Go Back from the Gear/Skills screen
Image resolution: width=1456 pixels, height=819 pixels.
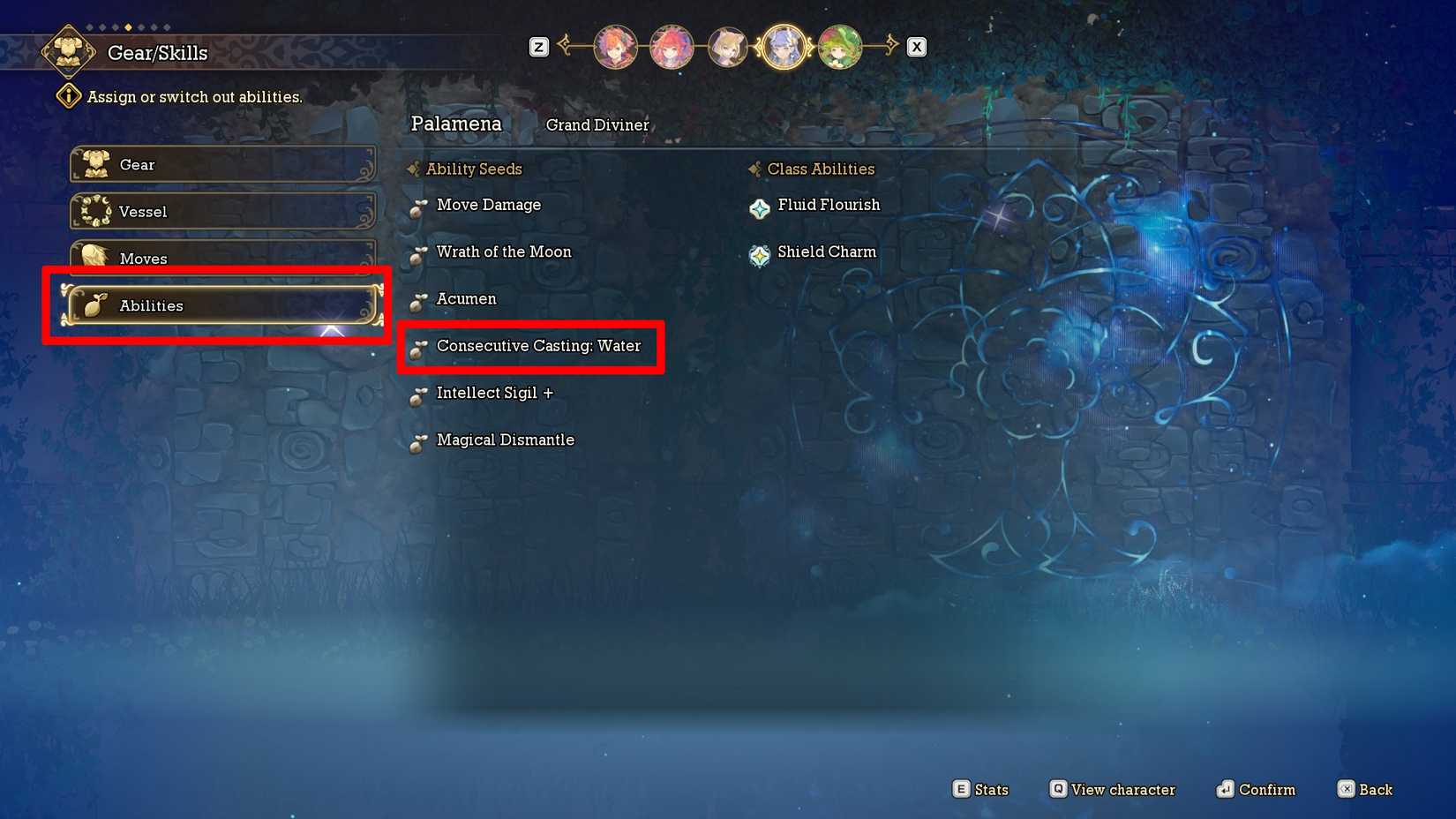(1365, 789)
